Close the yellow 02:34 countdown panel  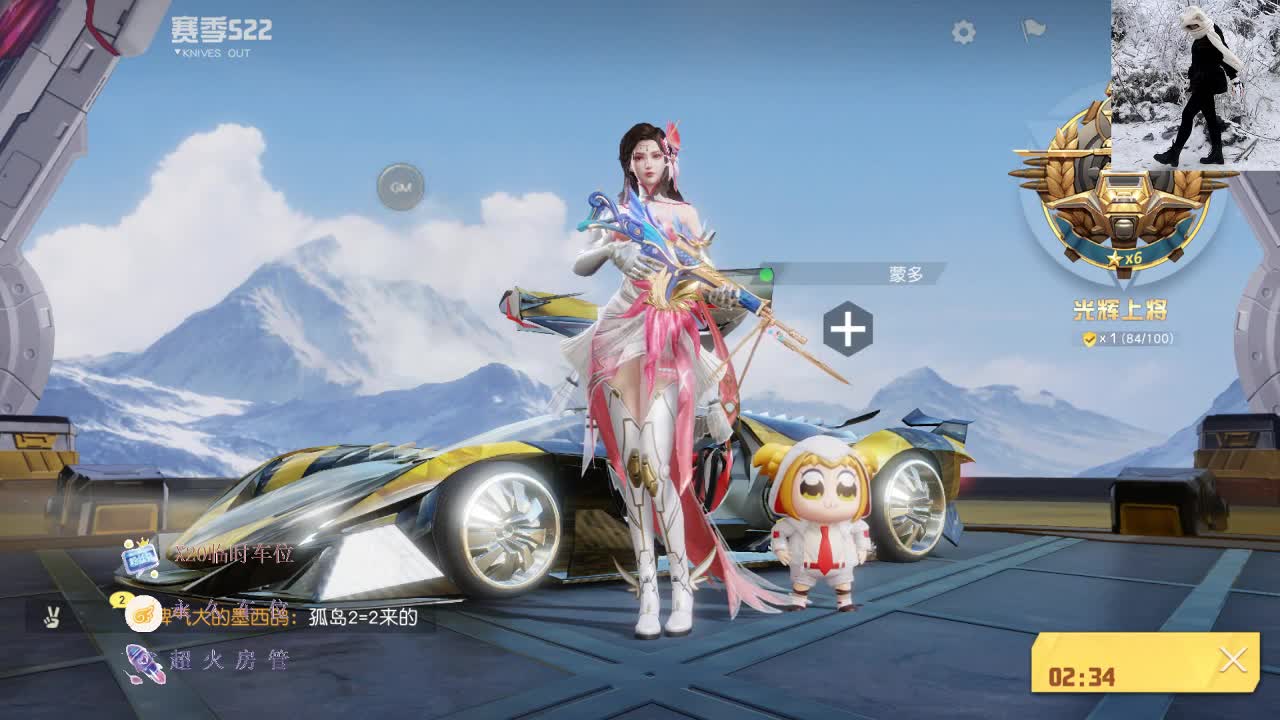[x=1233, y=660]
